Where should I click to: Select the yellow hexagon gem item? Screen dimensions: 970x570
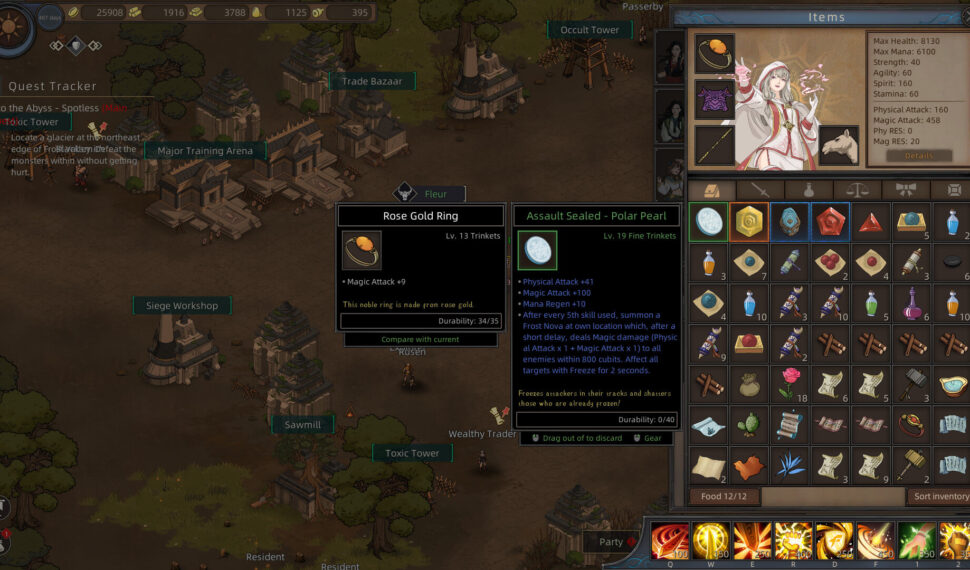749,221
